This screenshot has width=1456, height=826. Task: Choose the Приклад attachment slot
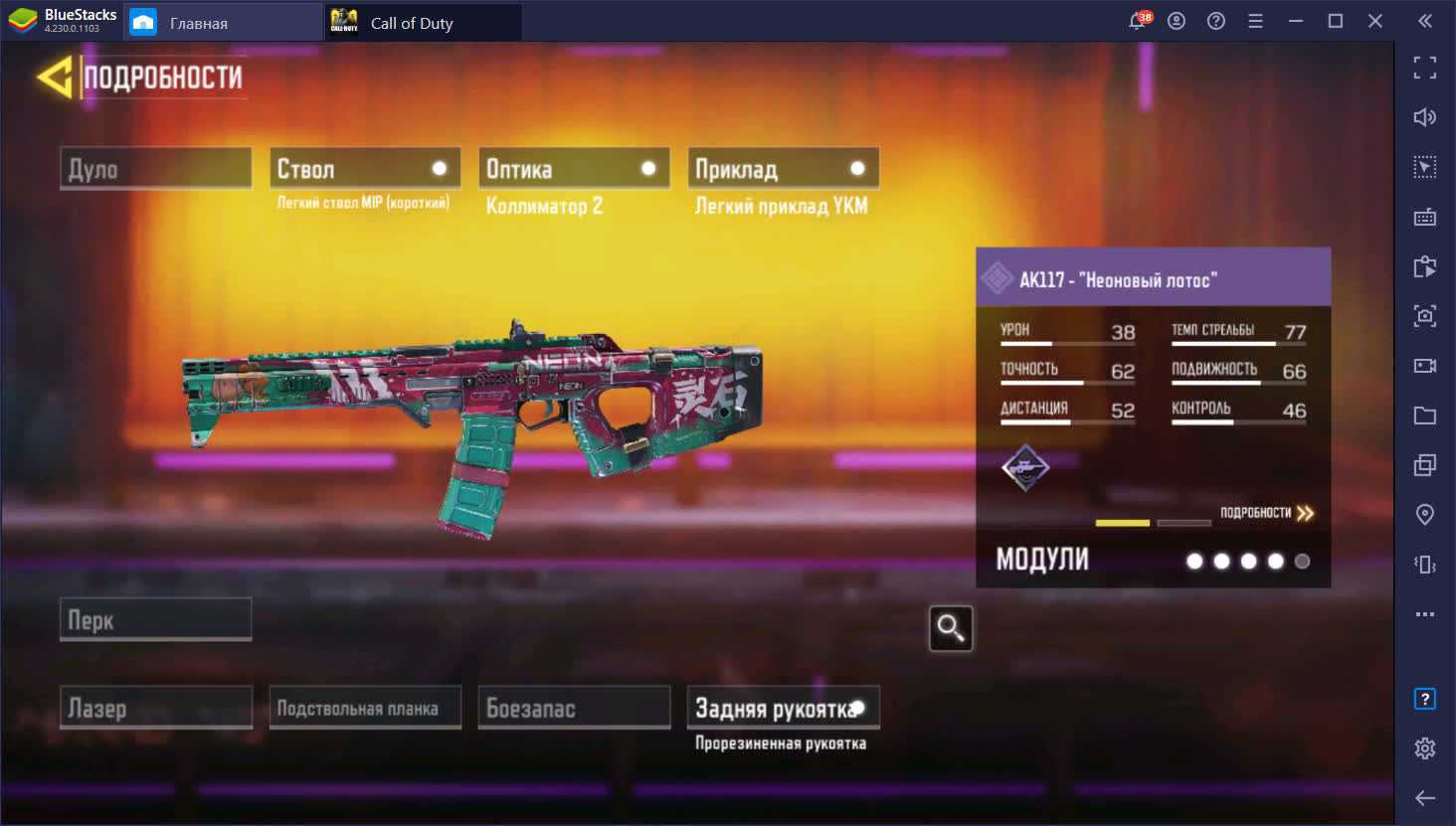783,169
